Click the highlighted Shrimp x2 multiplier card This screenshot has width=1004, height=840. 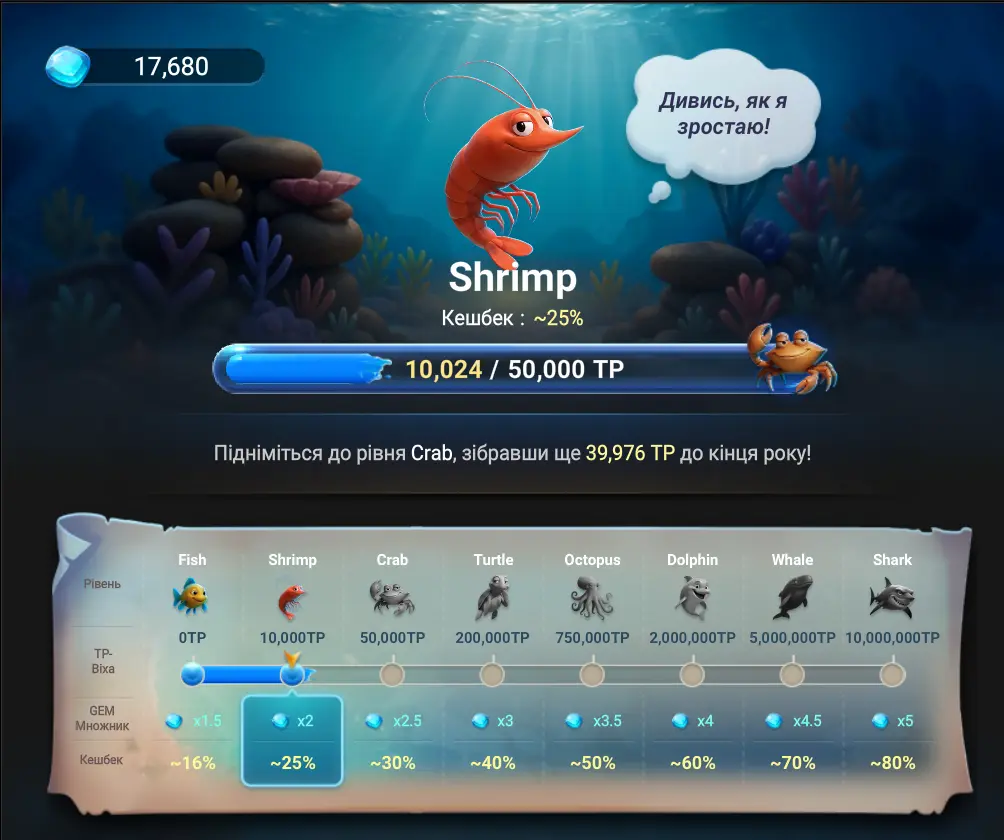point(292,740)
